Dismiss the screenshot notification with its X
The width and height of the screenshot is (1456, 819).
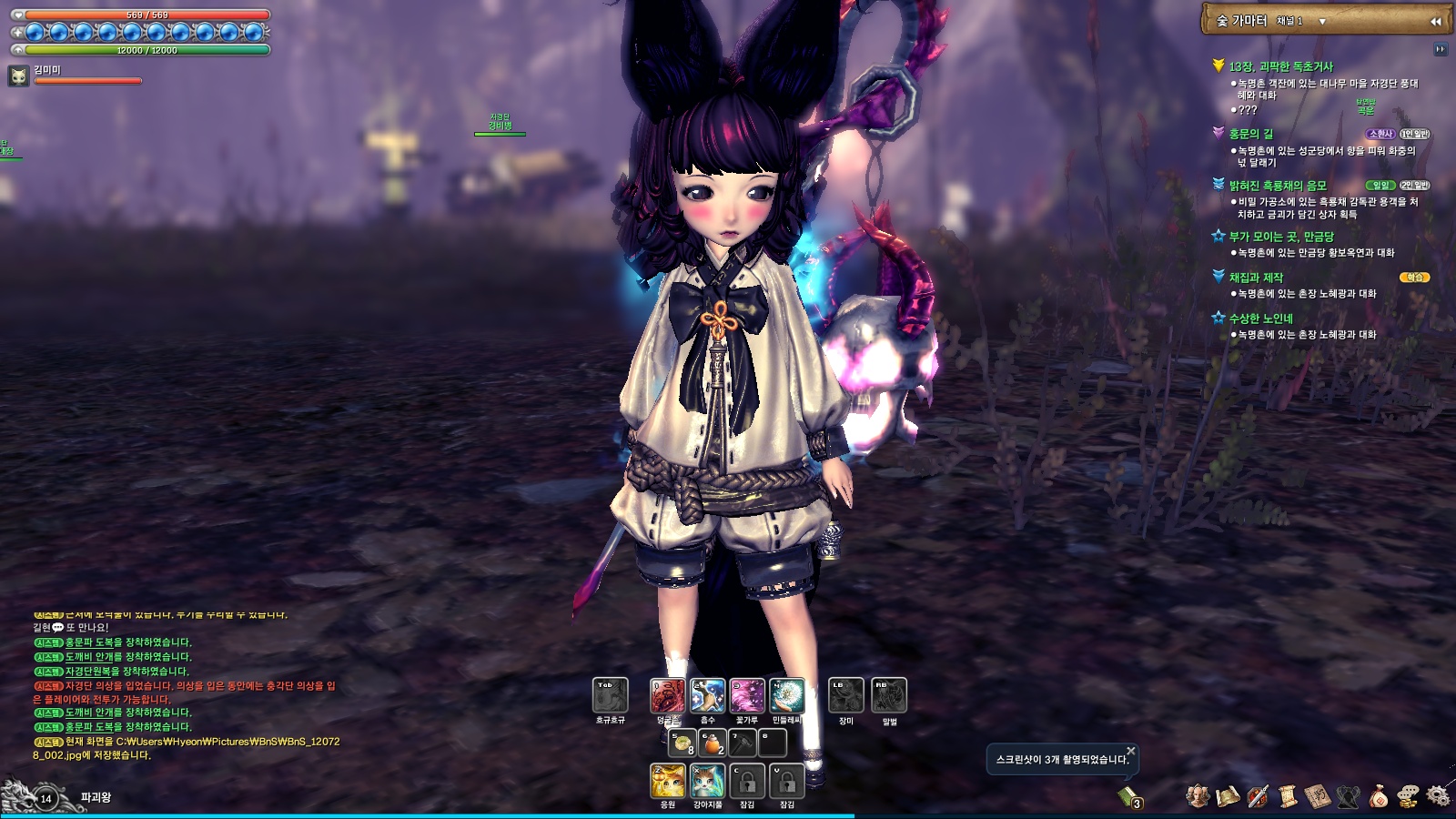point(1130,750)
